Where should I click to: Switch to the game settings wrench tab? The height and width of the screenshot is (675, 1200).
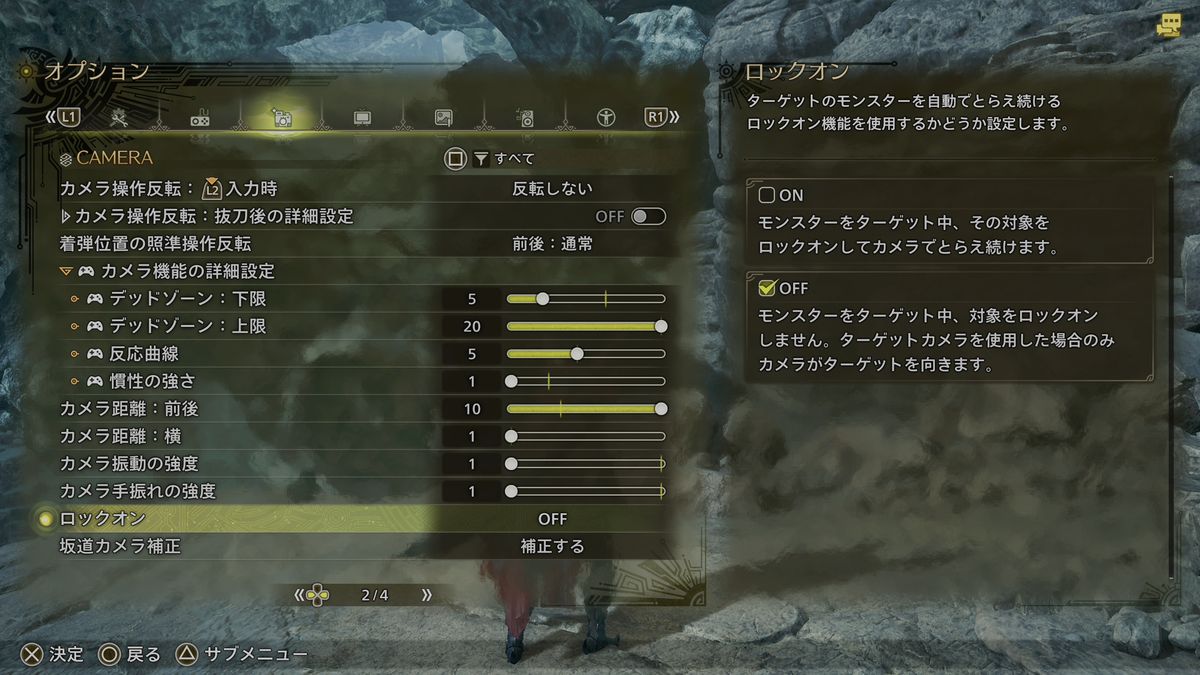119,118
